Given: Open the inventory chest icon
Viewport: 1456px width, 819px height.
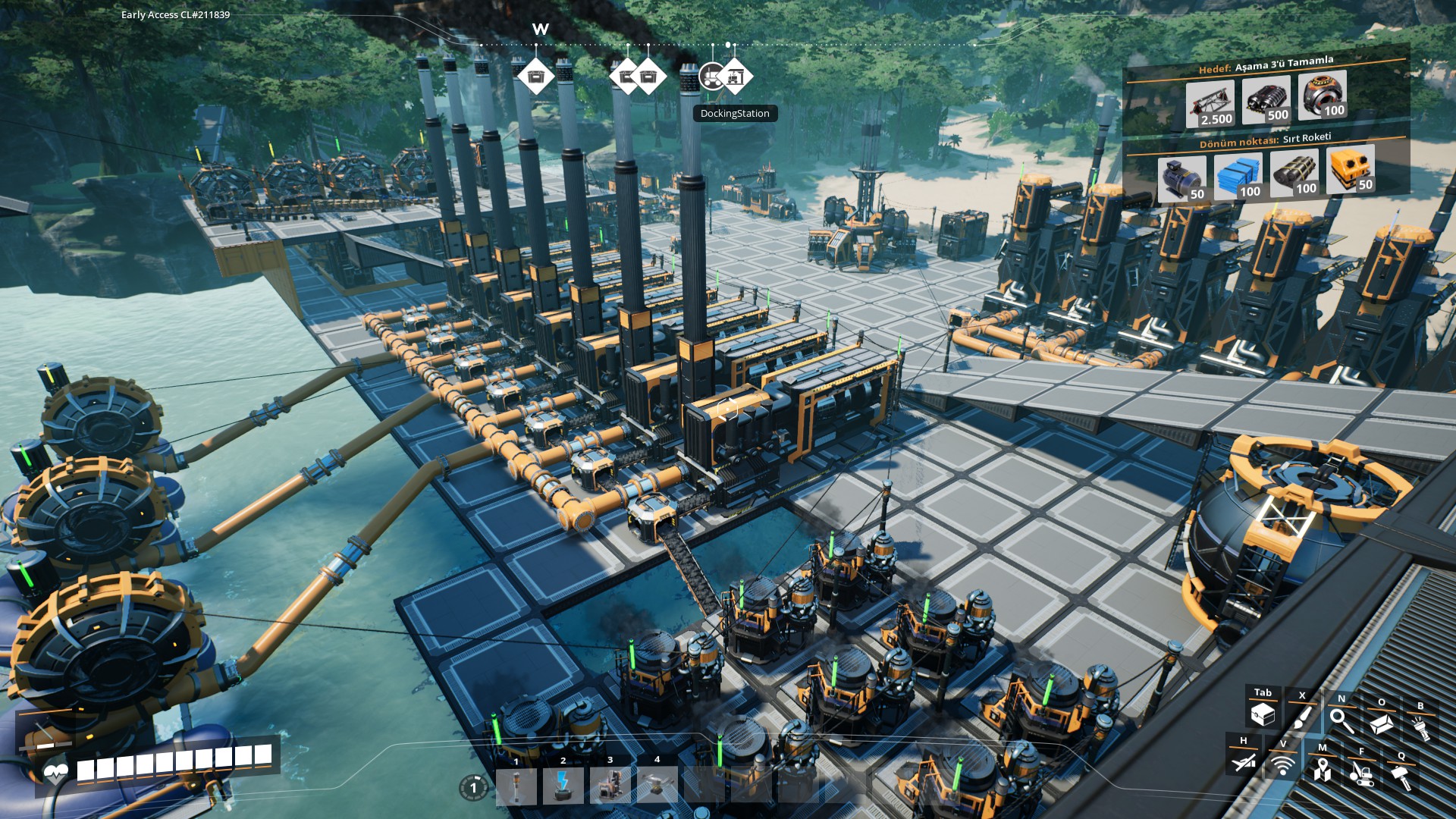Looking at the screenshot, I should [x=1263, y=714].
